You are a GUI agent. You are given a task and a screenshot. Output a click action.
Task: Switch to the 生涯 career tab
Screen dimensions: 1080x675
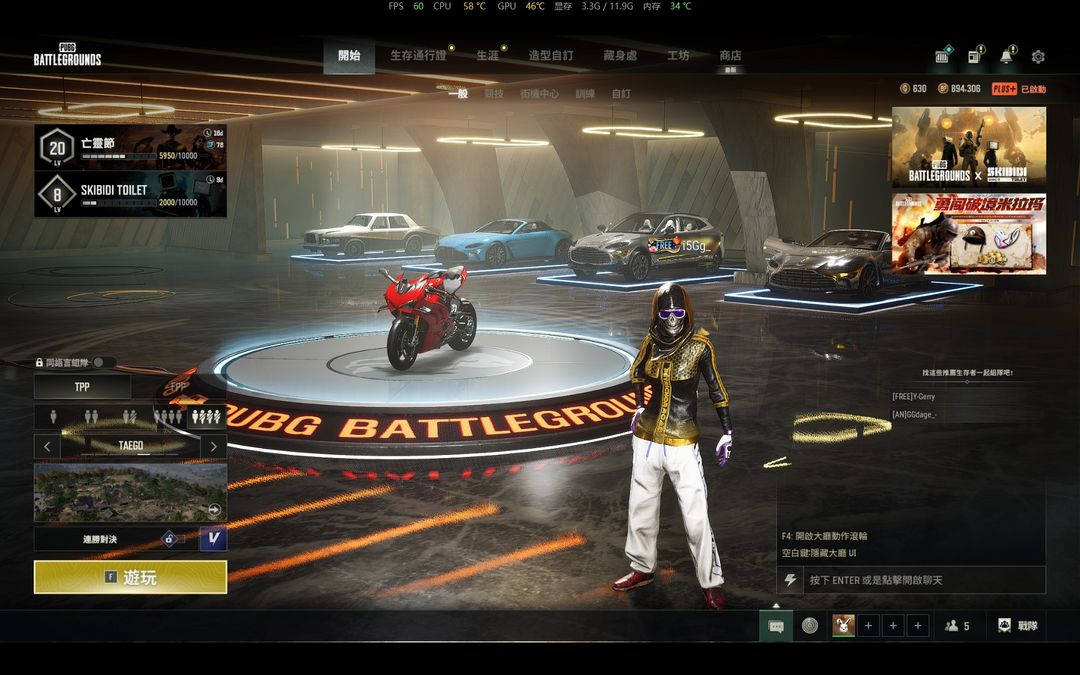point(487,56)
